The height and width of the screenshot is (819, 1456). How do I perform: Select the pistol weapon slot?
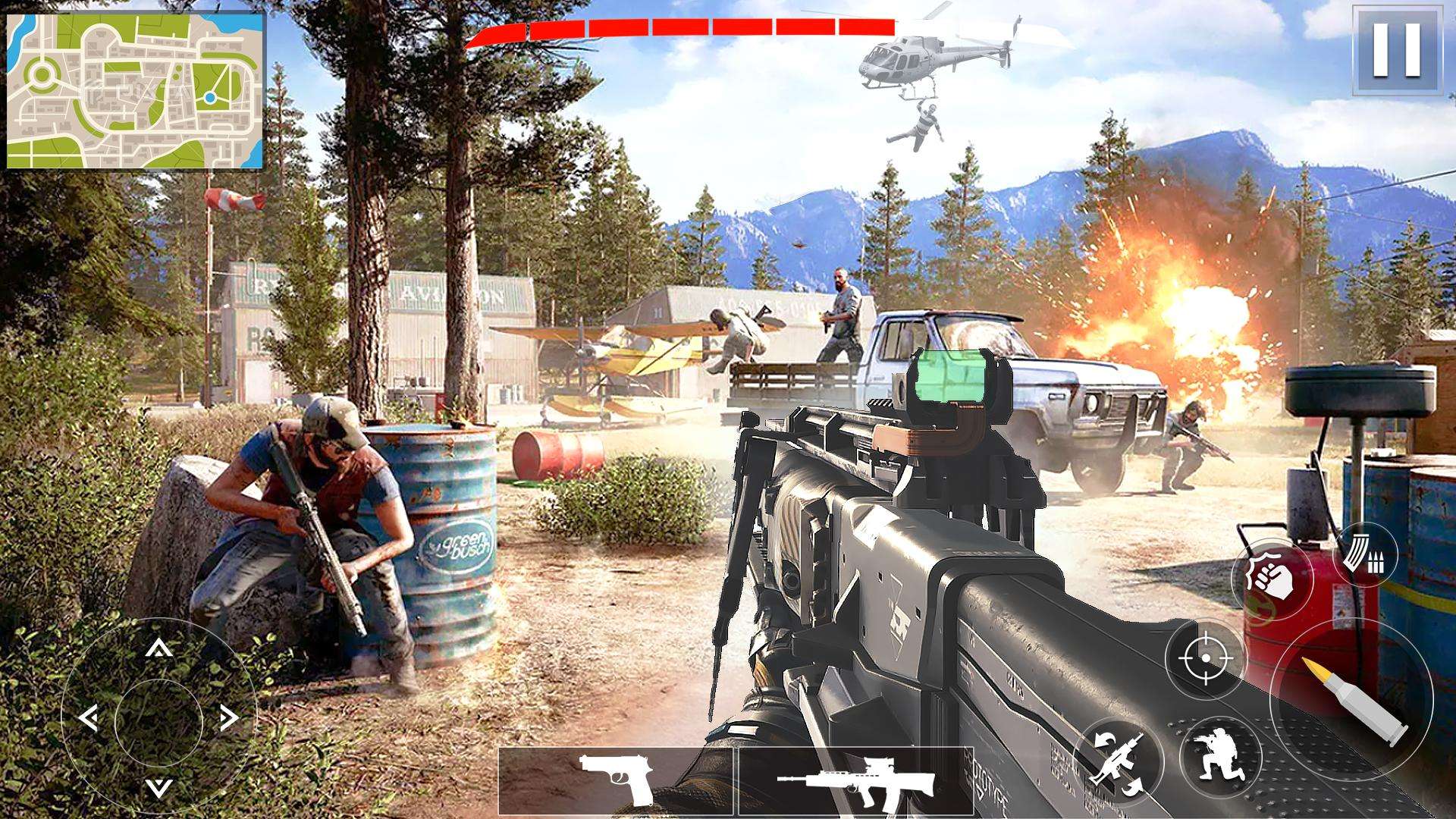click(616, 780)
